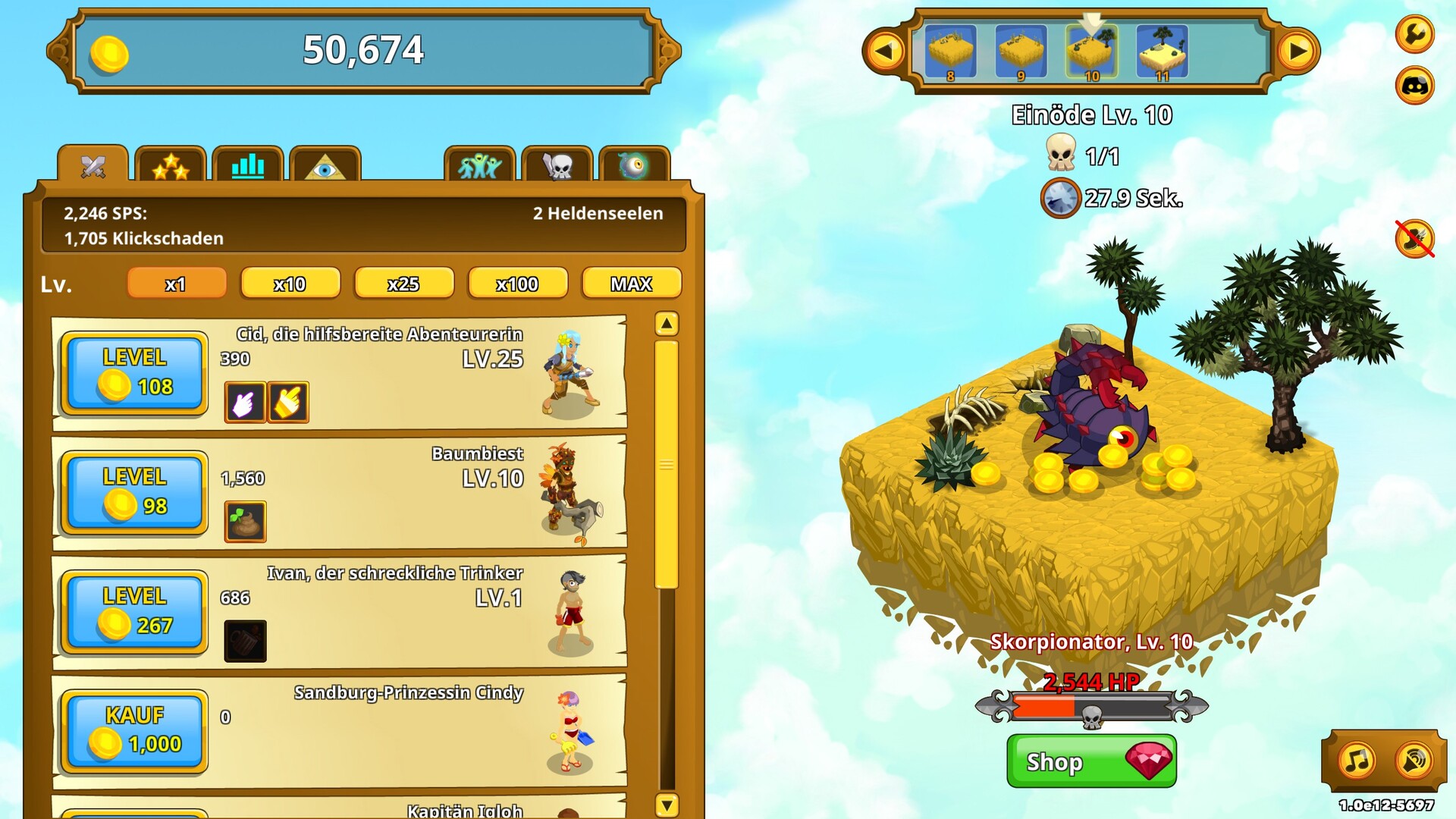Toggle the music note button
The width and height of the screenshot is (1456, 819).
click(1357, 760)
